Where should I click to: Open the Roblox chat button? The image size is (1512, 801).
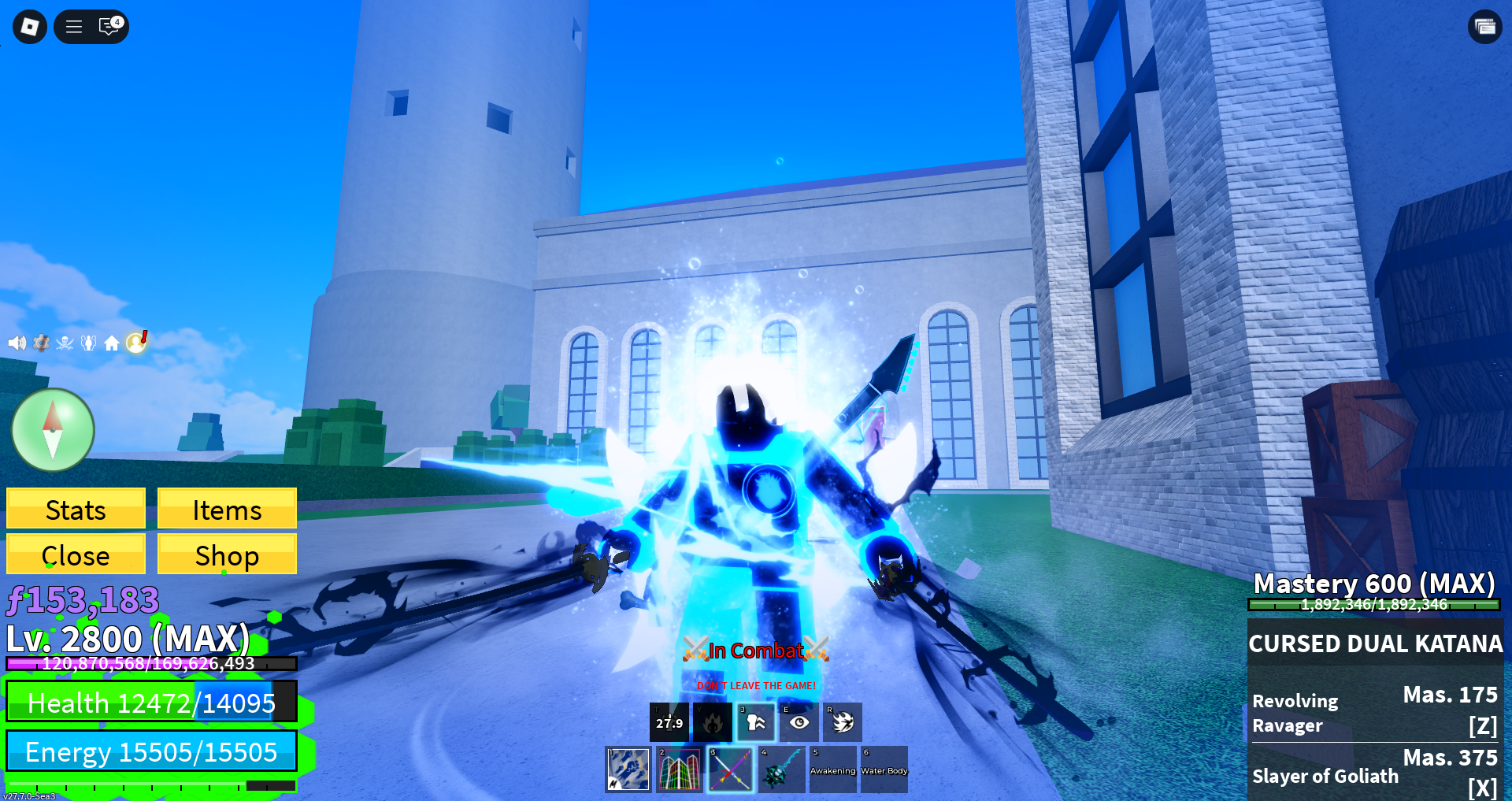(x=109, y=27)
